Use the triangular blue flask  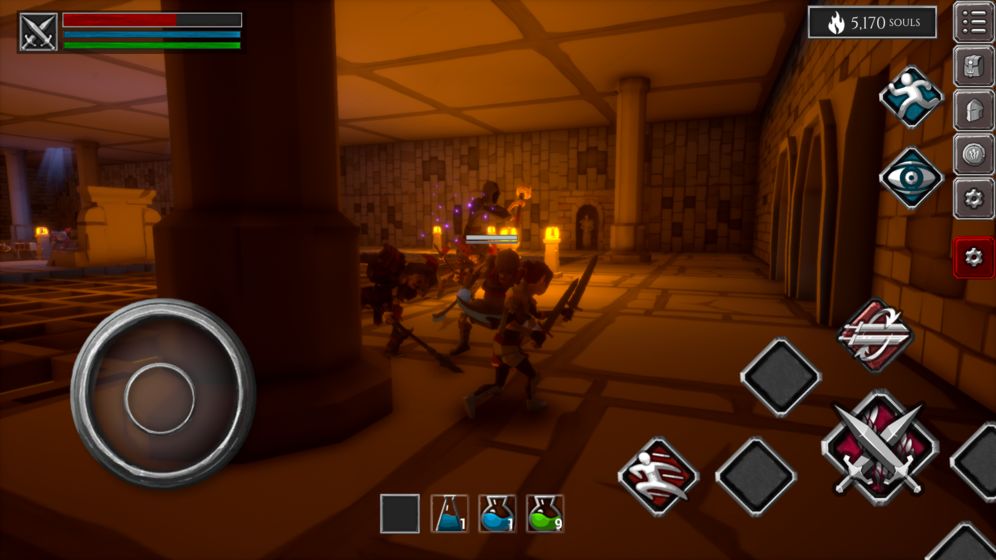449,514
